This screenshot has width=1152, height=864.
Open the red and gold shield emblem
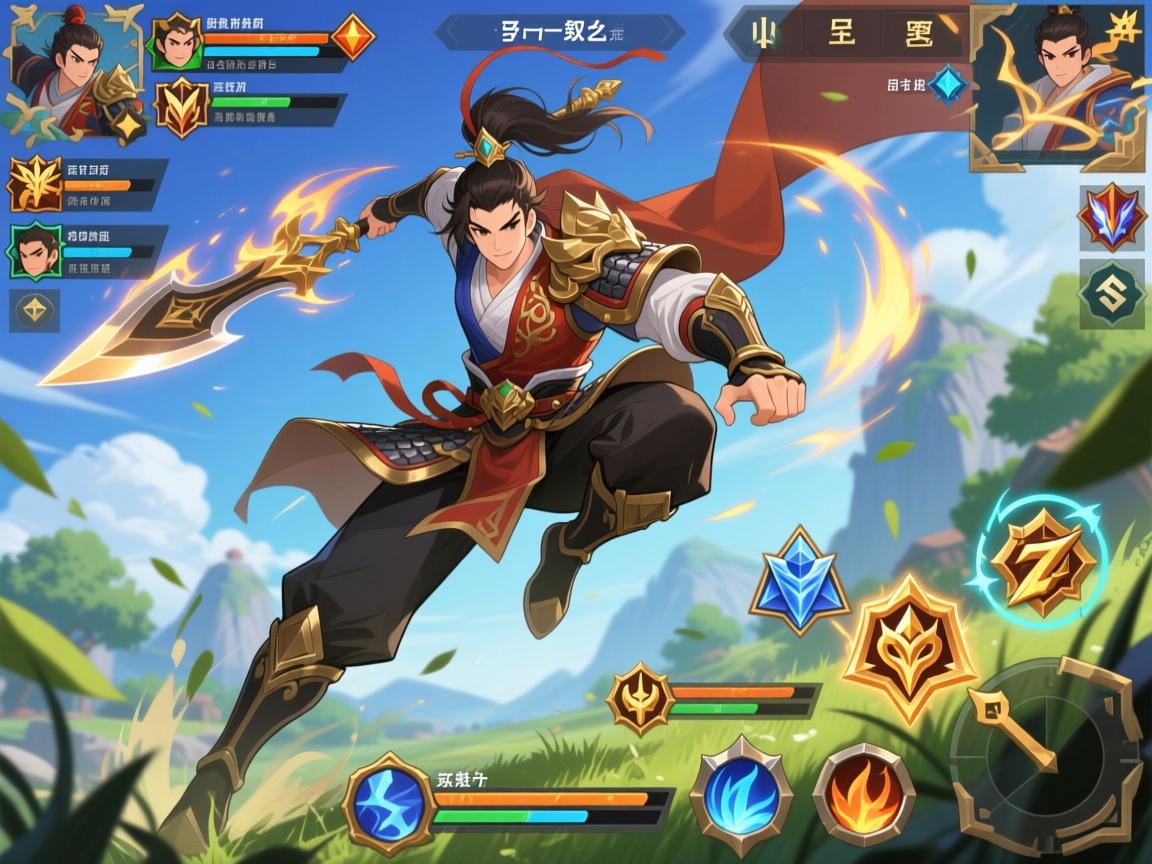tap(181, 107)
